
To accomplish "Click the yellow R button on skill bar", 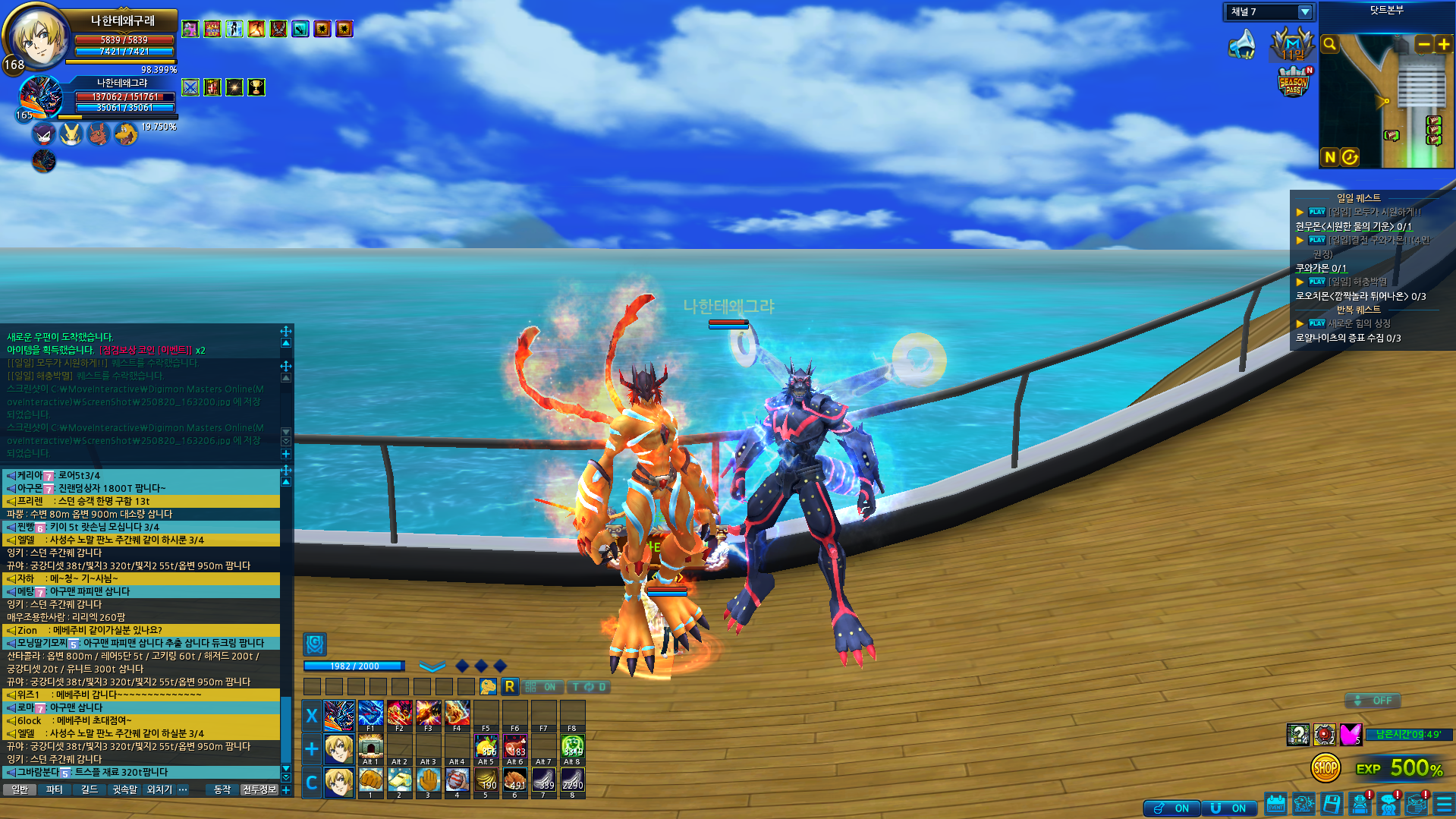I will (x=509, y=687).
